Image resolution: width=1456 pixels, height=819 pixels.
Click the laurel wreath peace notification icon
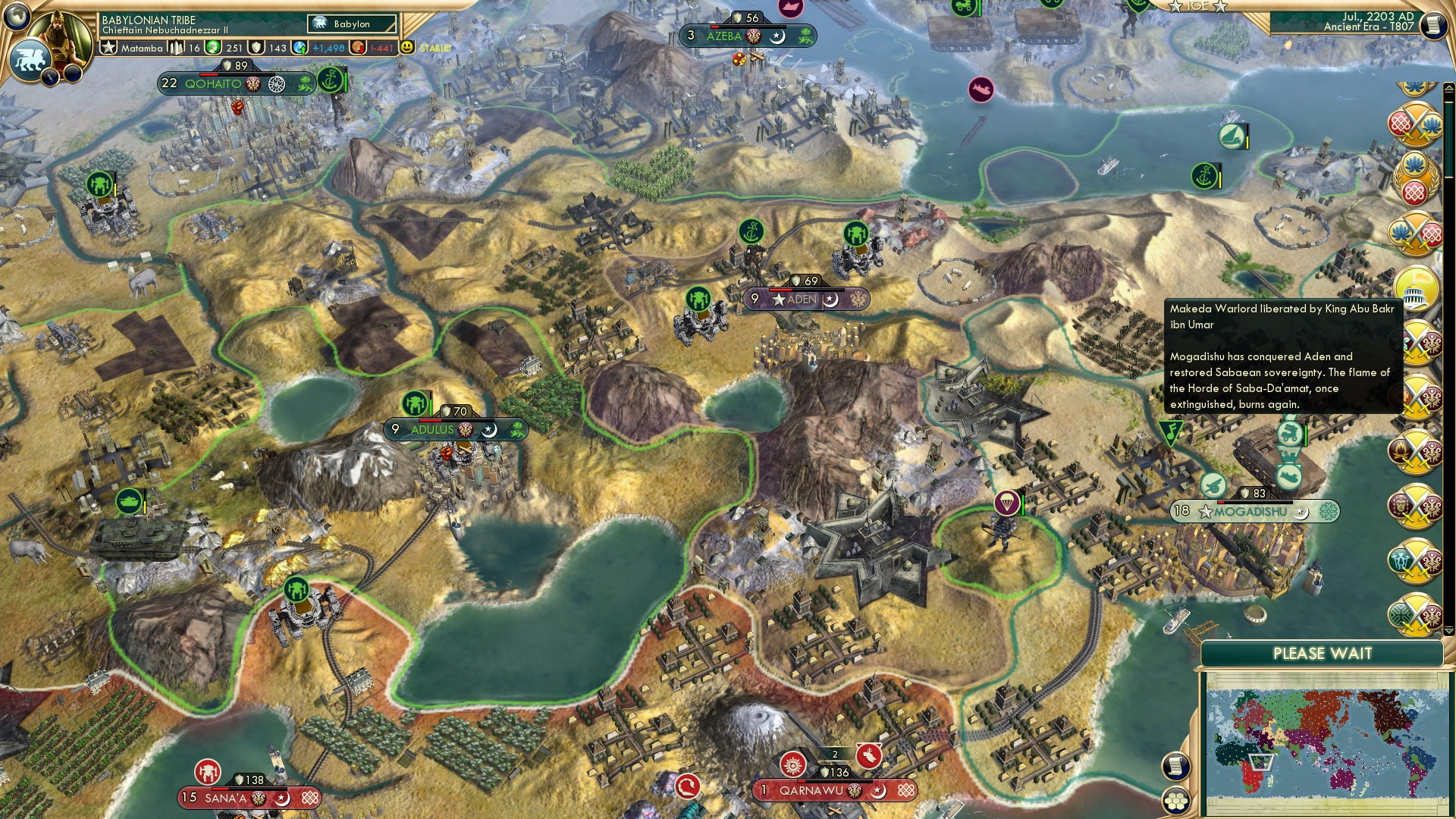pos(1415,177)
